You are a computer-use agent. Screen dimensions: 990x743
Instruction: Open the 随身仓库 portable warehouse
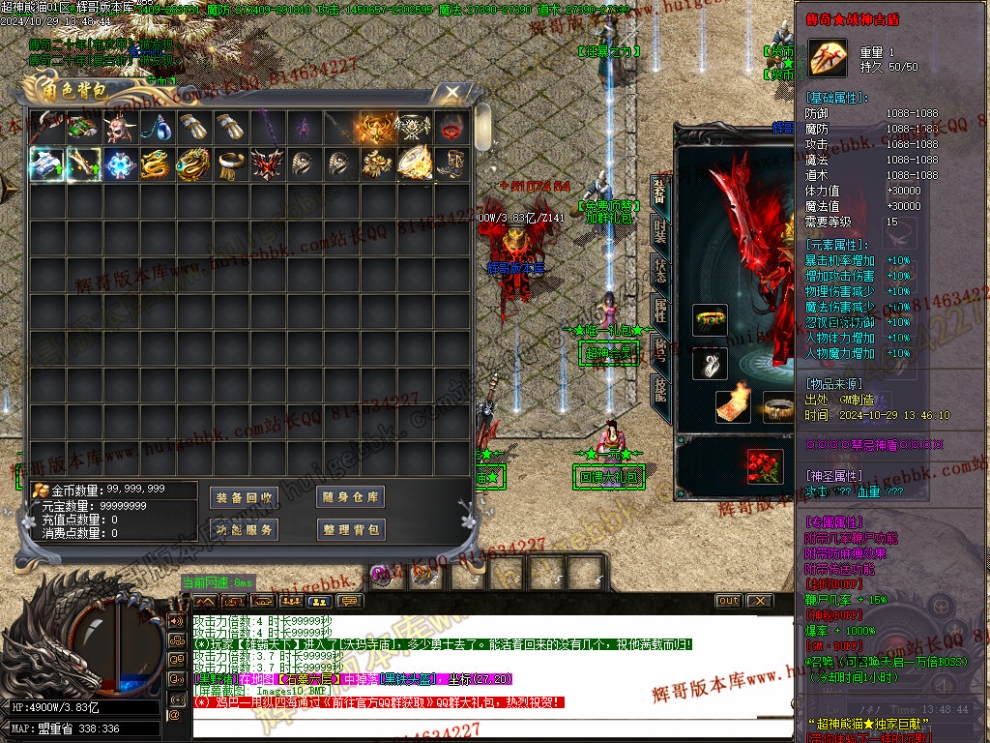click(349, 497)
